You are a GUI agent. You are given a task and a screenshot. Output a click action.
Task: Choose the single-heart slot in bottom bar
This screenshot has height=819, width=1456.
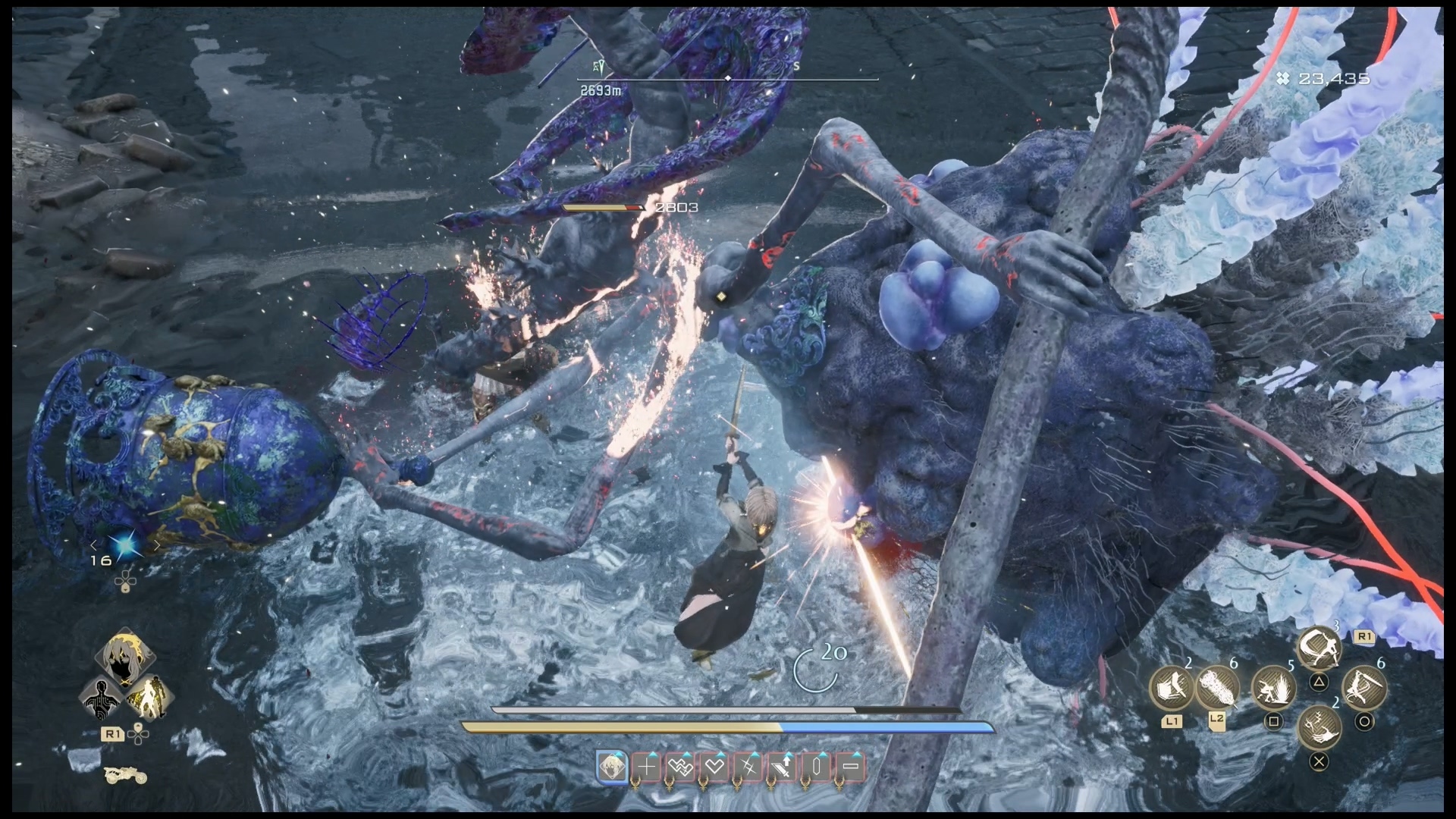714,767
